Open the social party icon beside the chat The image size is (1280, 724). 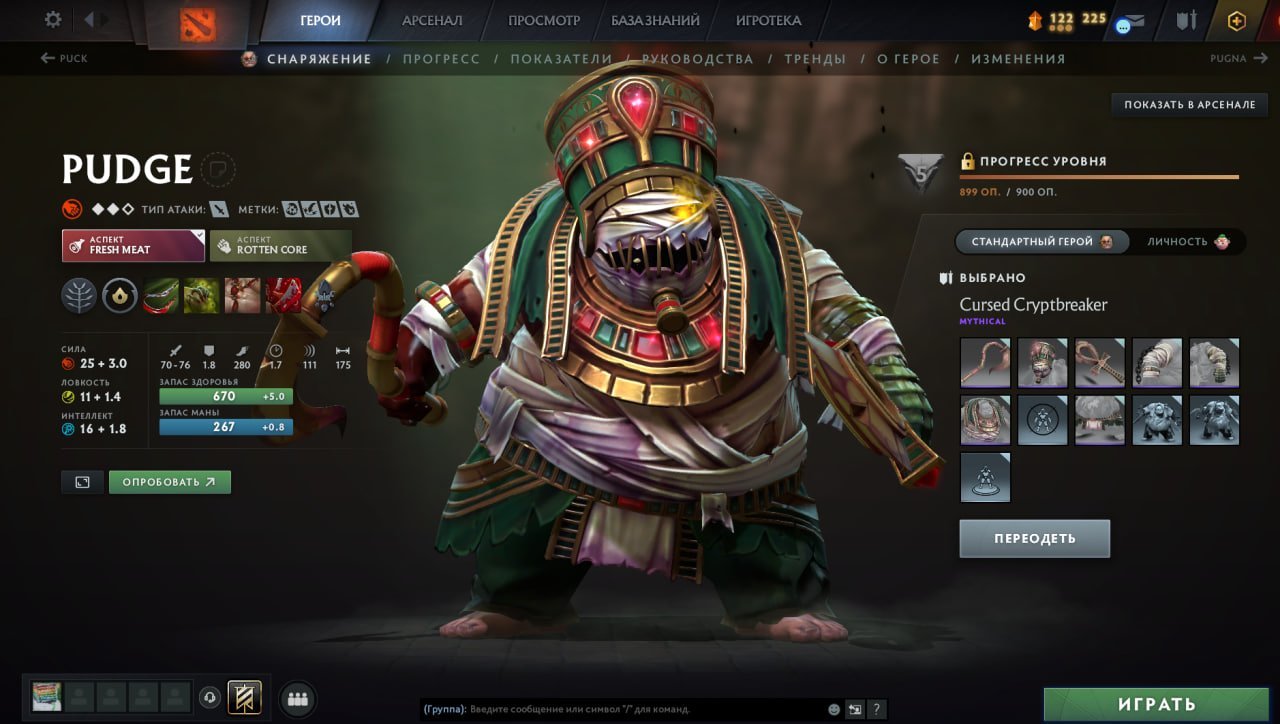(298, 700)
